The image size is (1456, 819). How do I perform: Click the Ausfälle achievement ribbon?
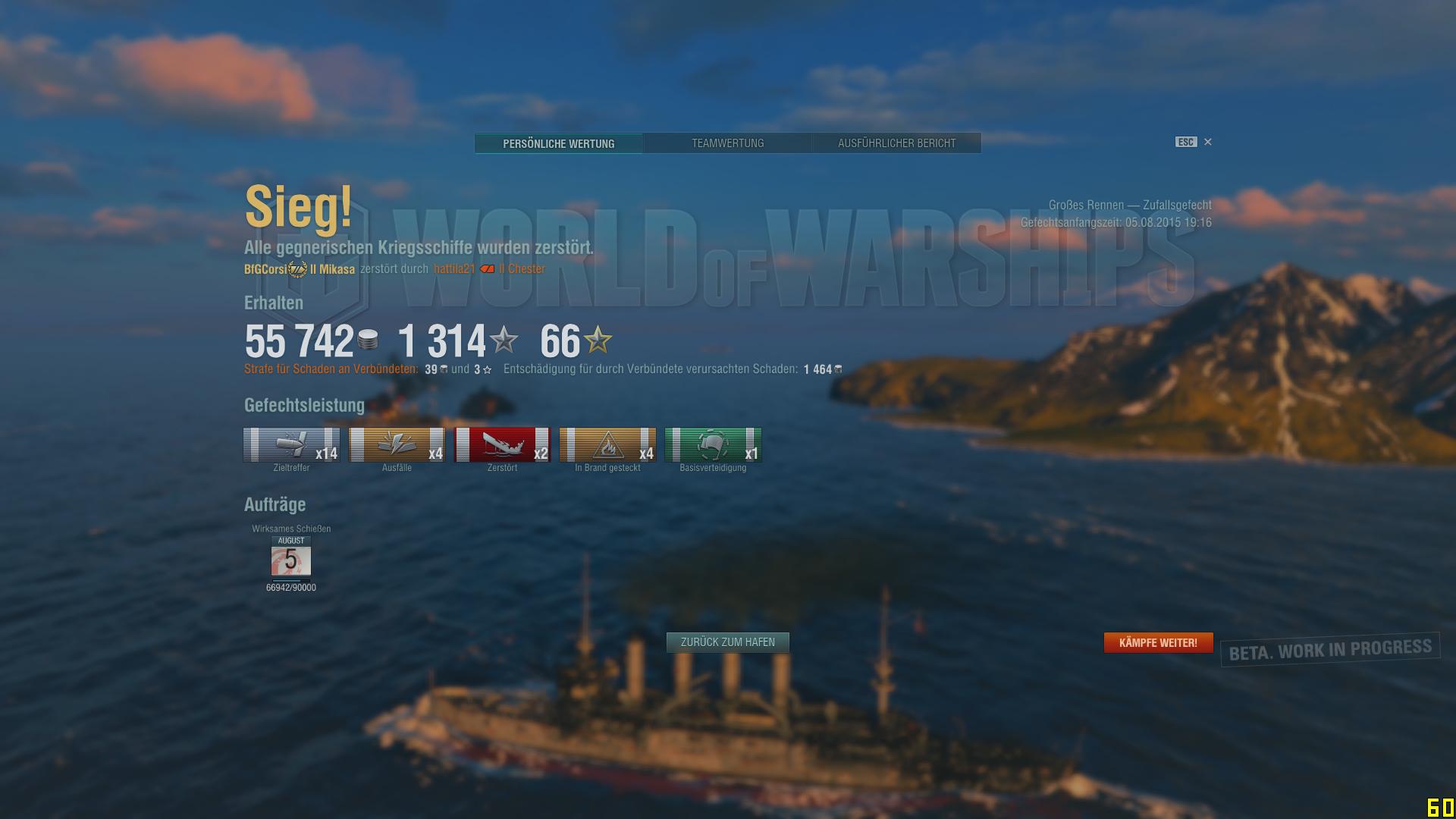[x=396, y=444]
